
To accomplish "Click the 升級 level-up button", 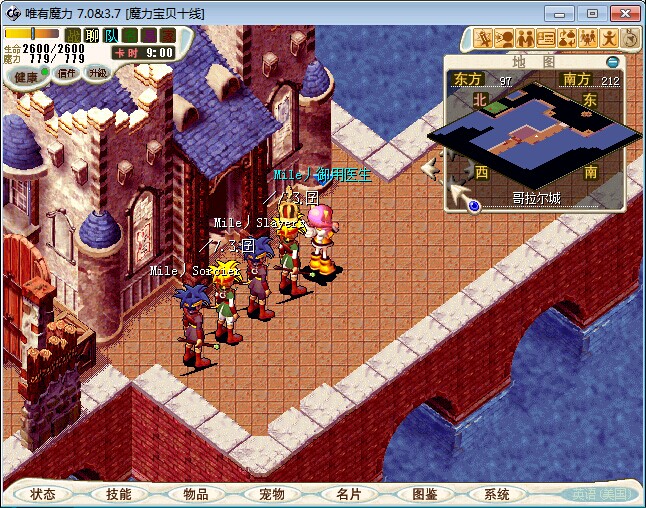I will [x=97, y=73].
